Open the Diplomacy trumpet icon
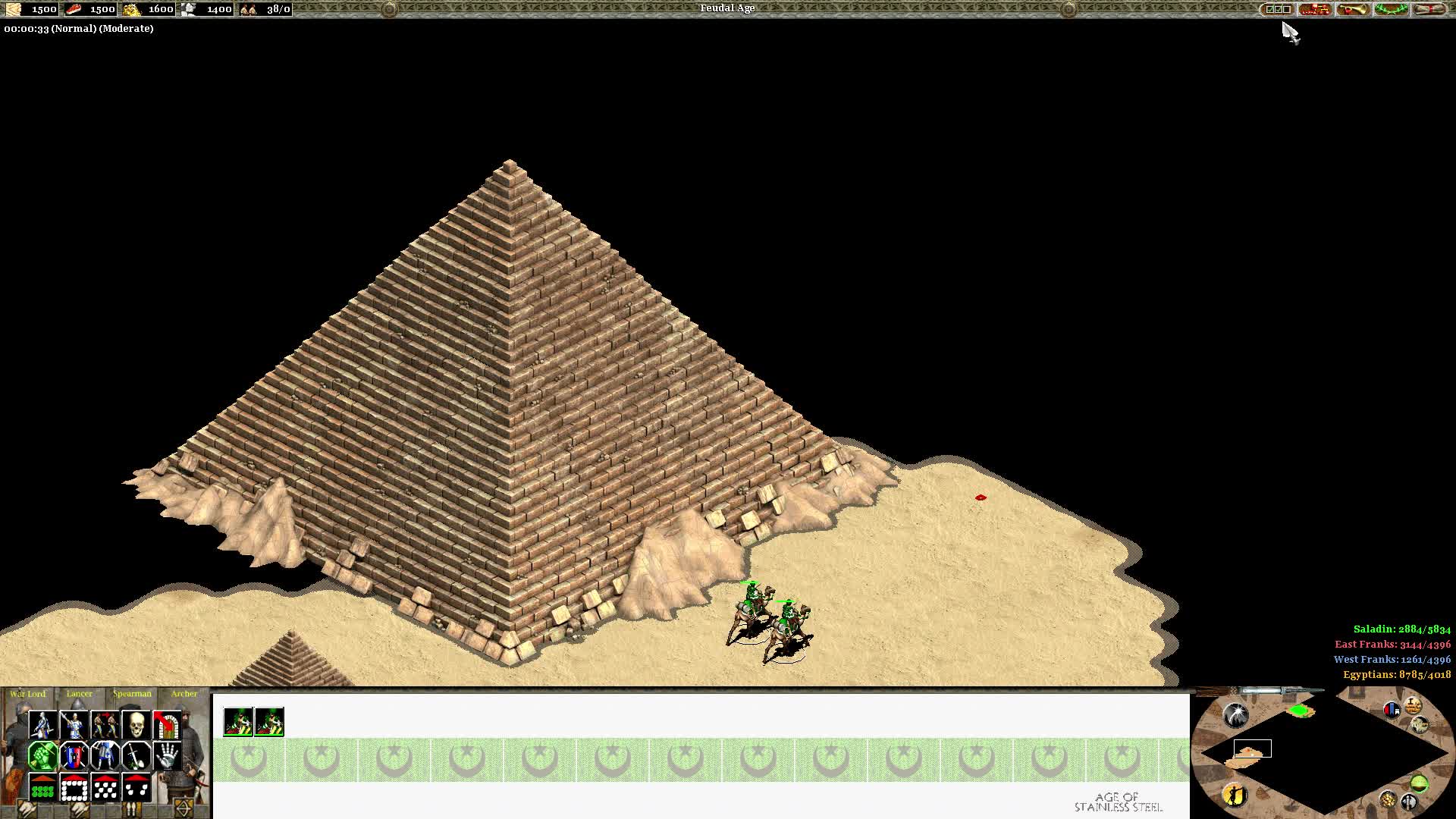 point(1352,9)
